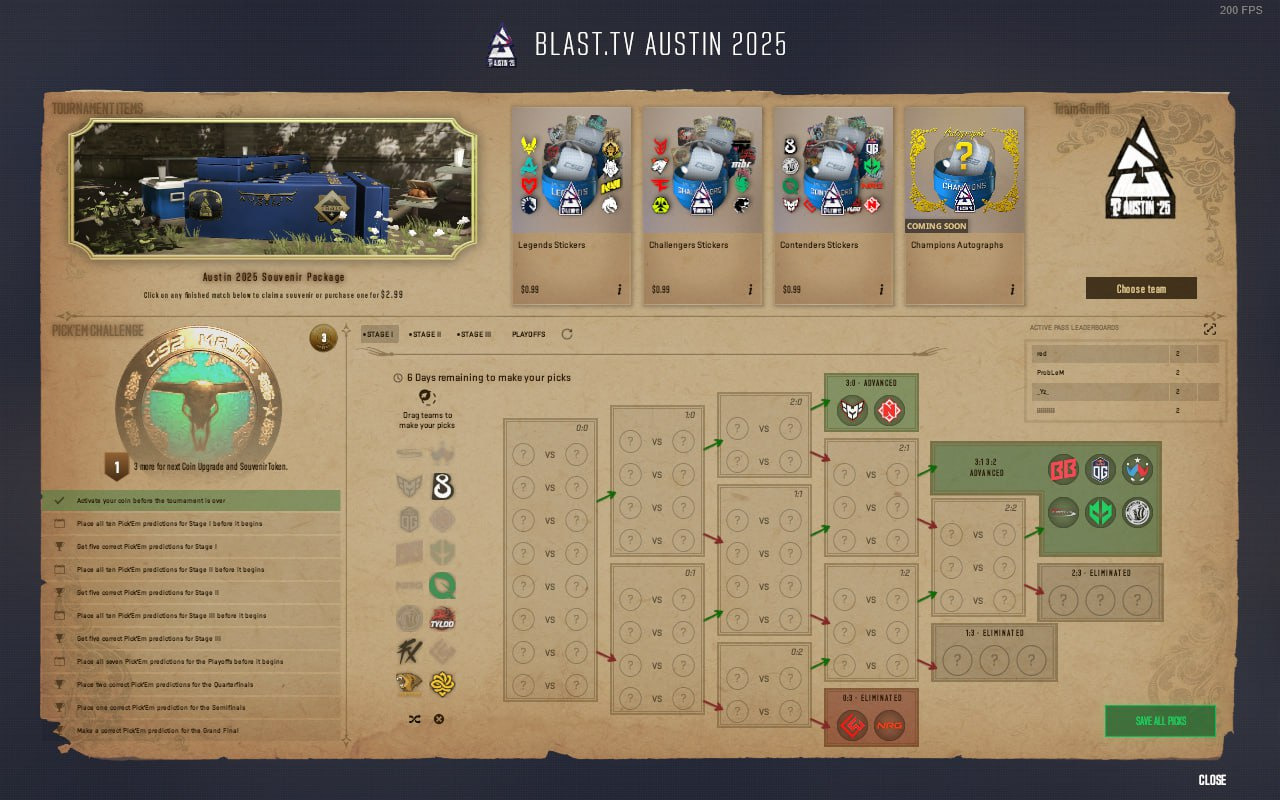
Task: Open info on the Champions Autographs capsule
Action: point(1013,289)
